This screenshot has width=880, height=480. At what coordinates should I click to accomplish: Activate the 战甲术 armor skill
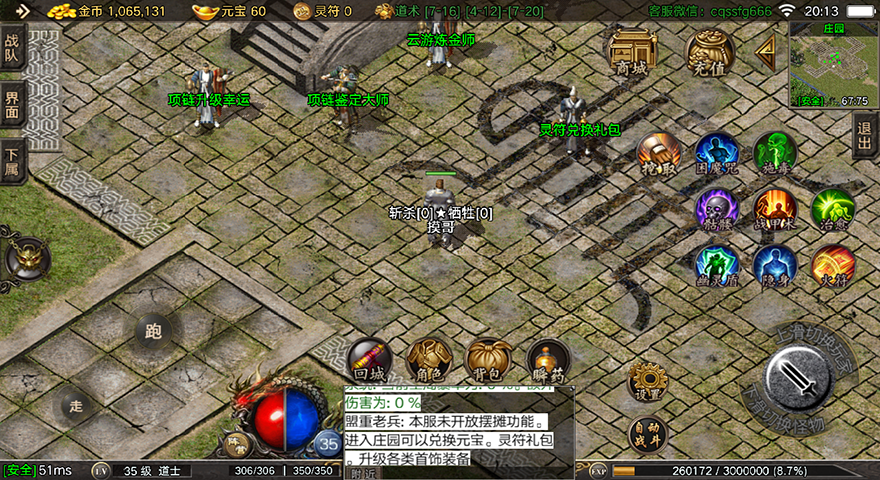tap(775, 208)
